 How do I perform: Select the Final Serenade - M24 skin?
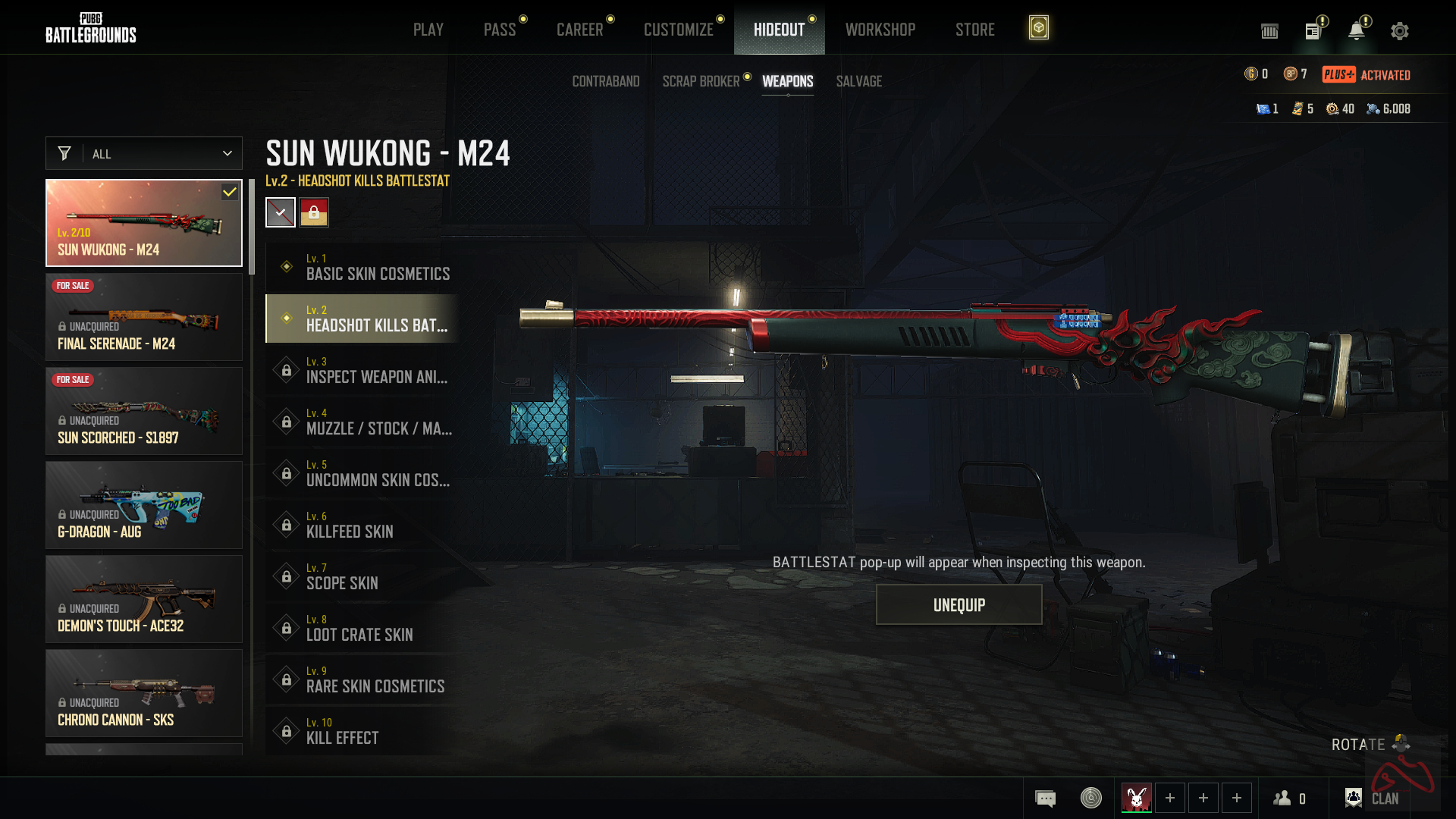click(144, 317)
